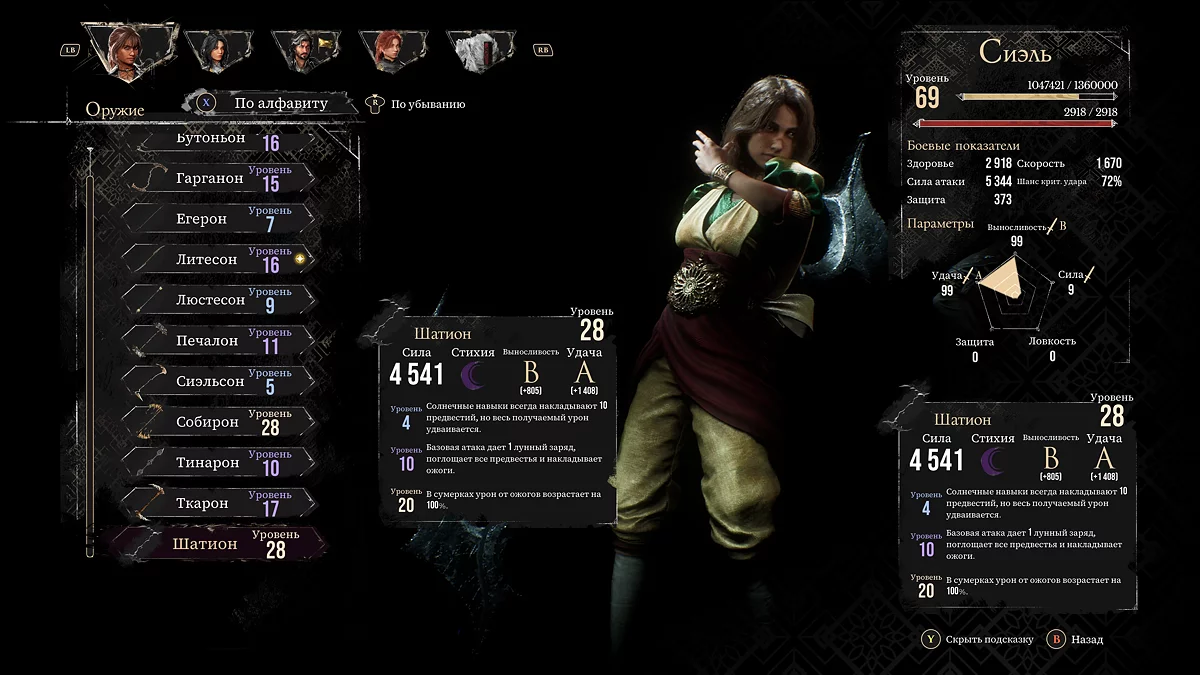Select the white furry character's portrait
This screenshot has height=675, width=1200.
(x=478, y=50)
